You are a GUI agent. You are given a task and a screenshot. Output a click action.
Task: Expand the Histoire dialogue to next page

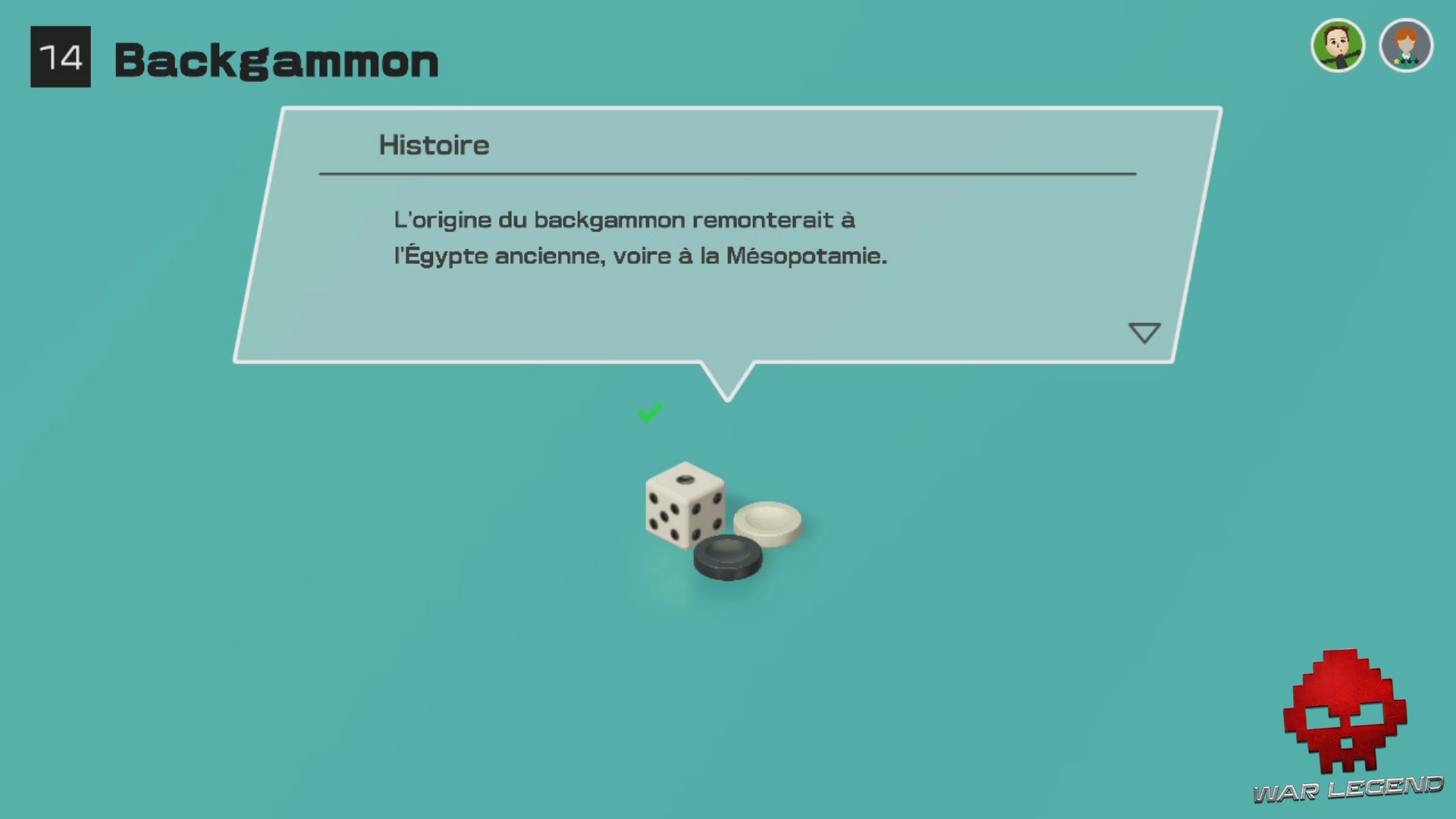[1145, 332]
